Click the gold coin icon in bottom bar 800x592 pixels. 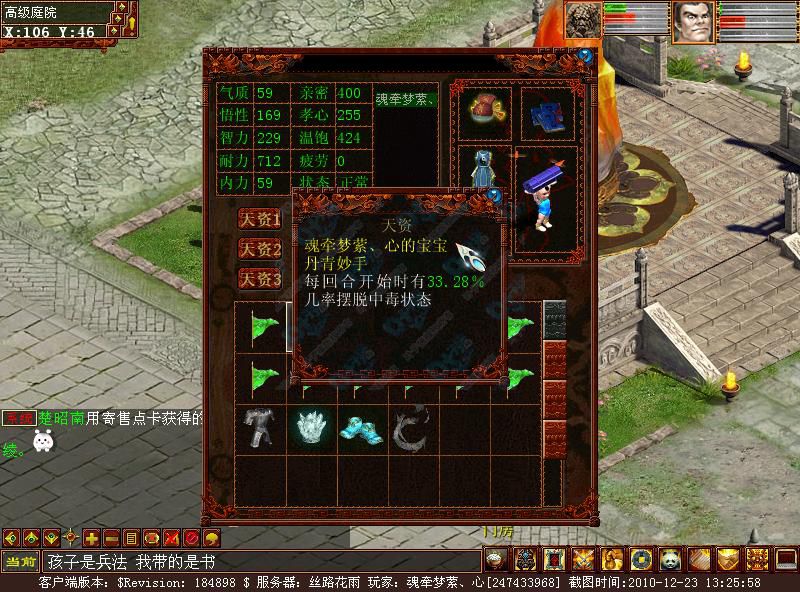(640, 559)
